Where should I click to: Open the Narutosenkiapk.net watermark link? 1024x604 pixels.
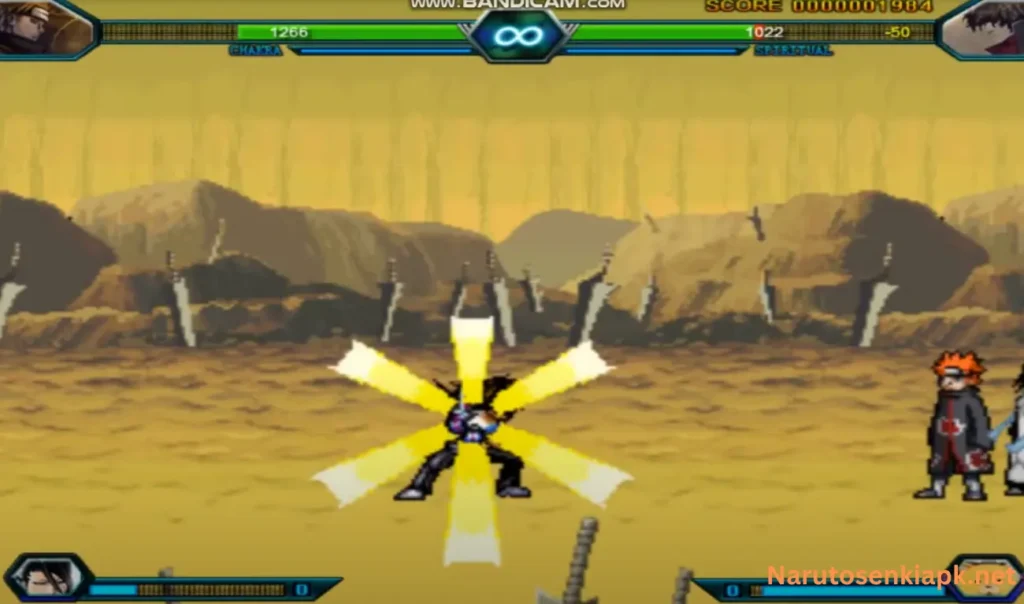(x=890, y=576)
